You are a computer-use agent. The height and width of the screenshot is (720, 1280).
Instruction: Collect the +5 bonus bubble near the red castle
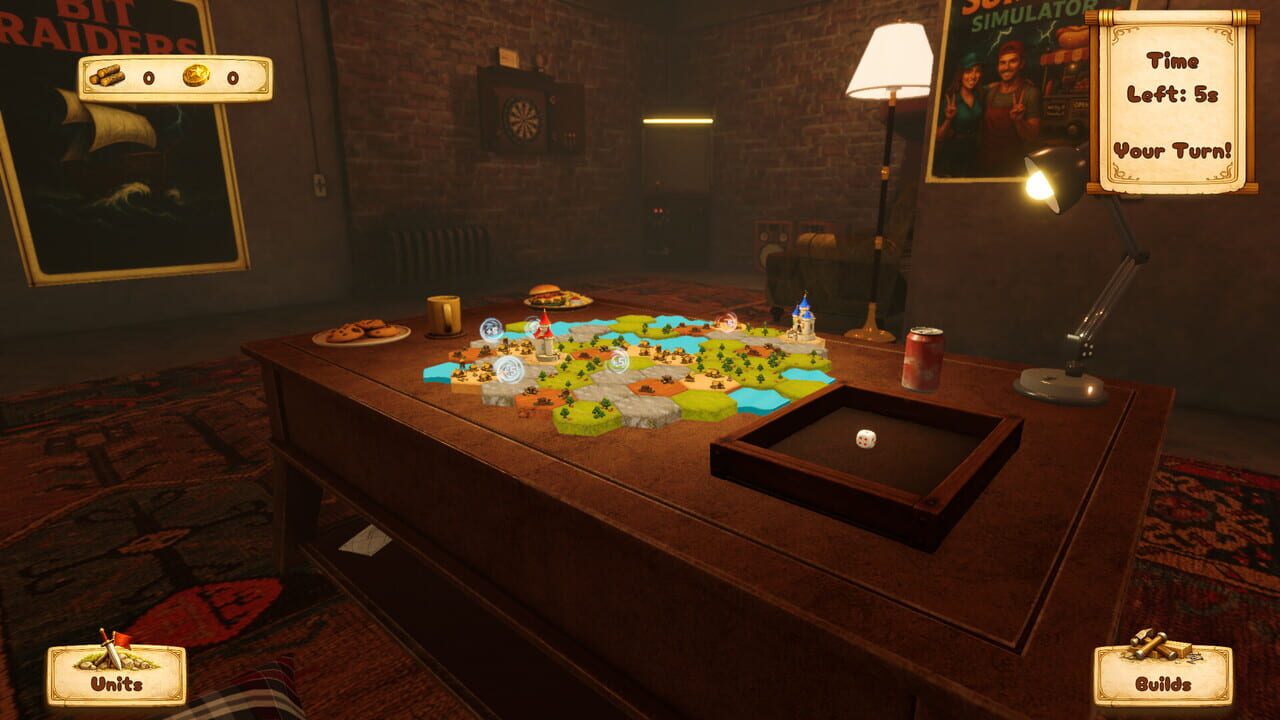(x=531, y=325)
